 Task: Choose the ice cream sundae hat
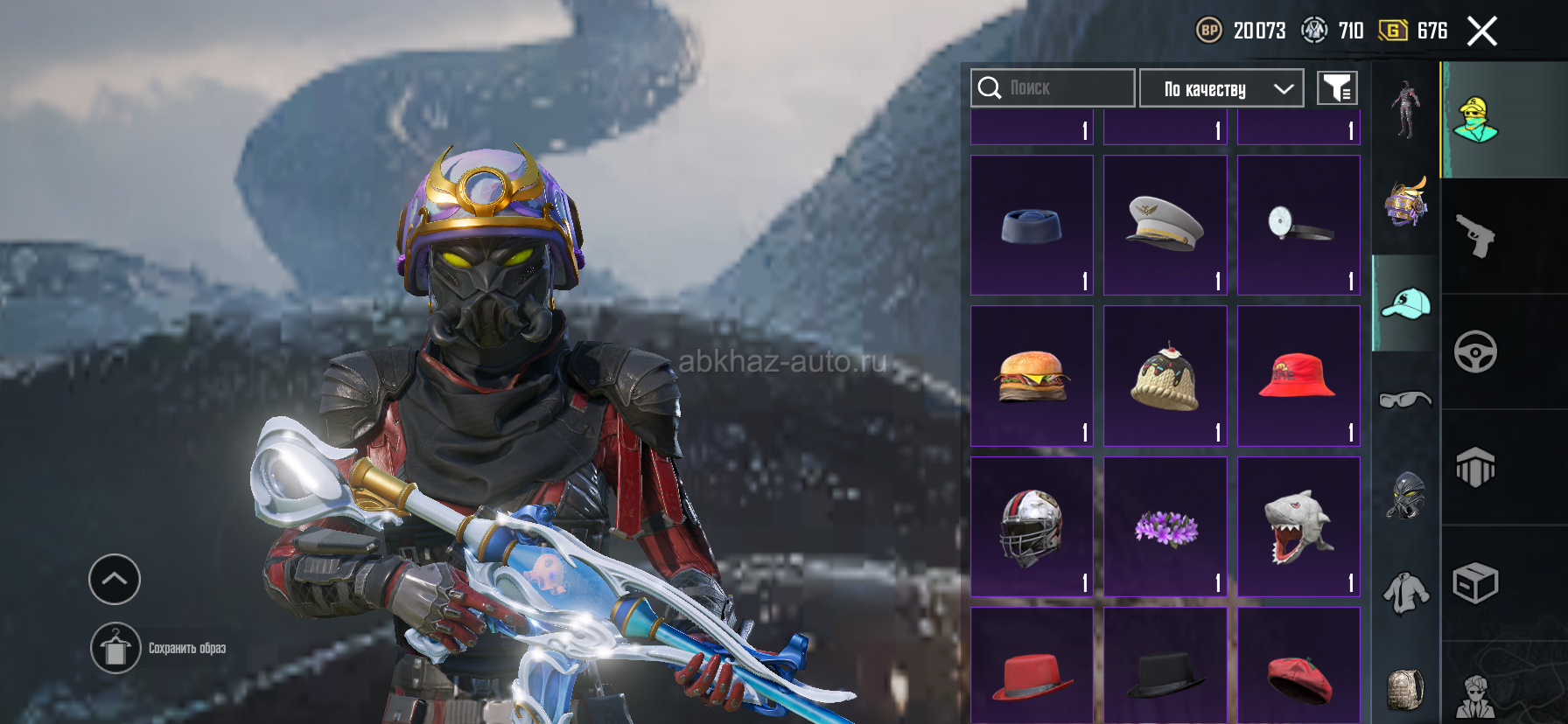pos(1165,376)
